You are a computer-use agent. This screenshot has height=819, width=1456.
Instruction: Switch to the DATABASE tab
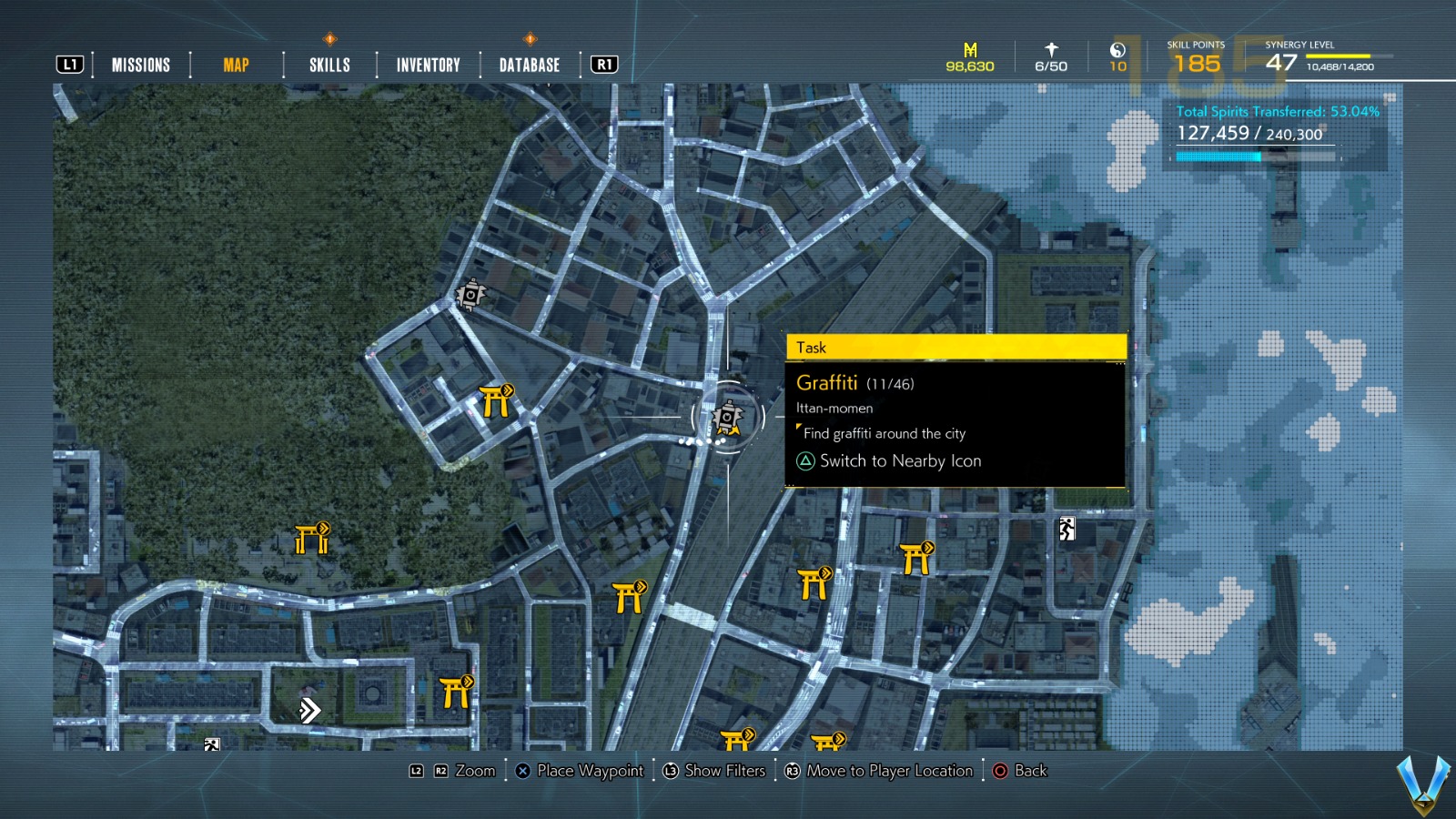[528, 65]
